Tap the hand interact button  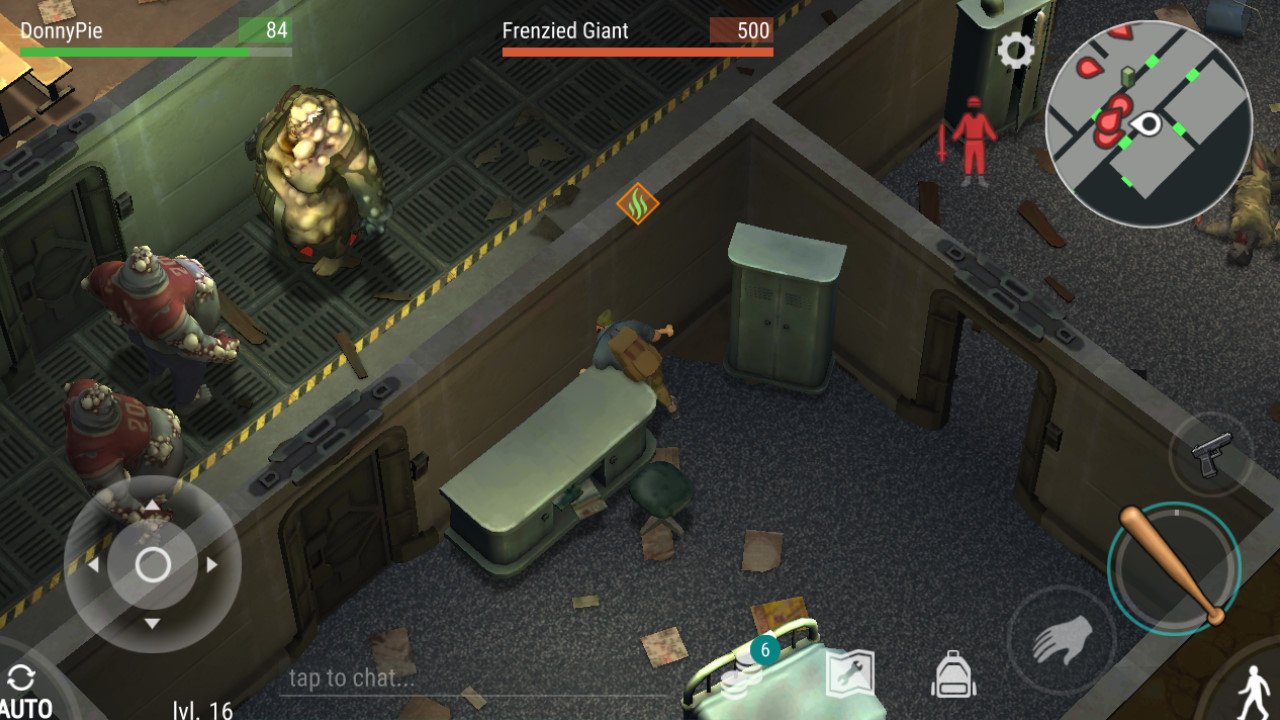pos(1061,640)
